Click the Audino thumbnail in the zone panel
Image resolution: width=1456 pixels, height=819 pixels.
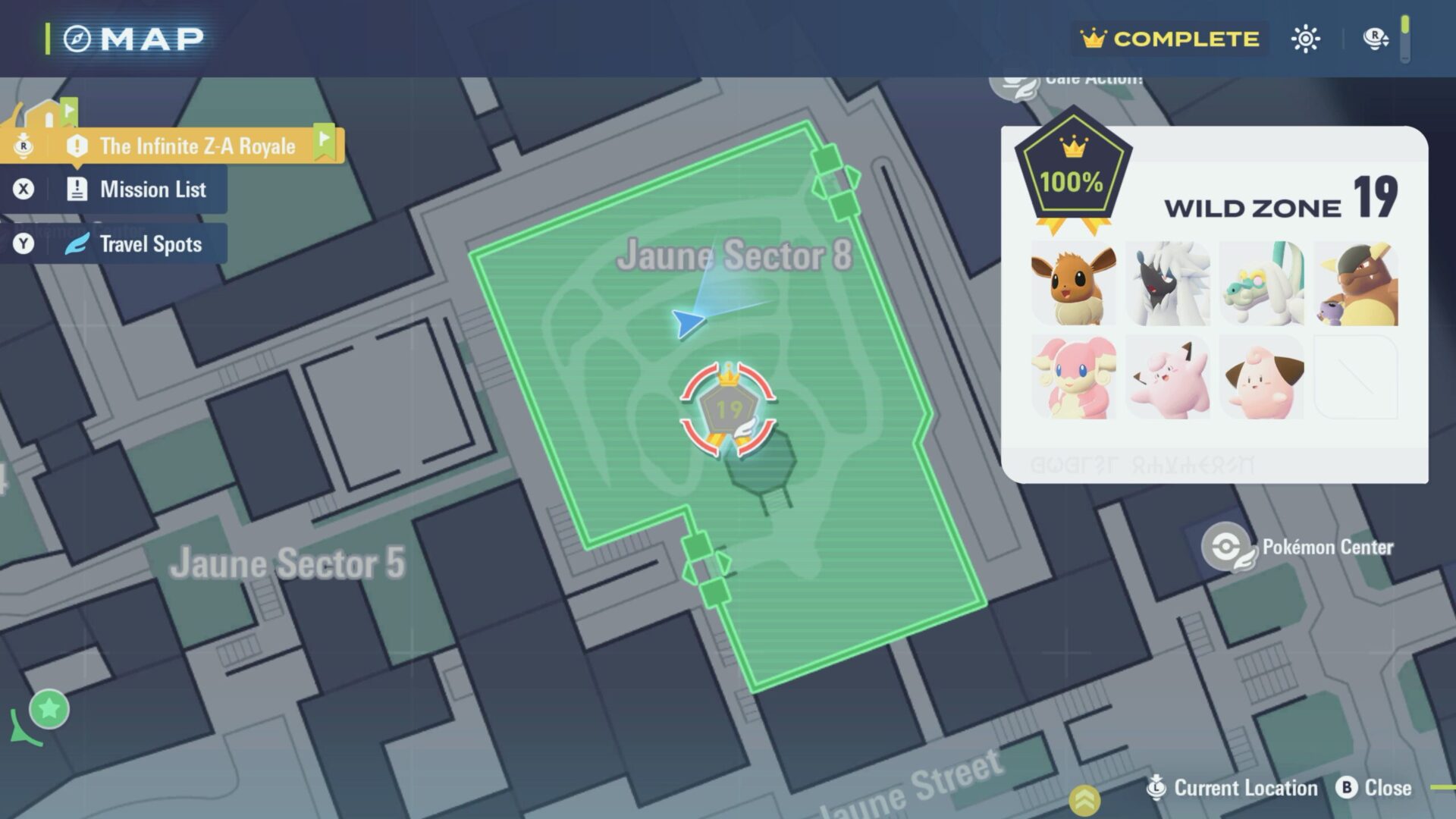click(x=1074, y=377)
